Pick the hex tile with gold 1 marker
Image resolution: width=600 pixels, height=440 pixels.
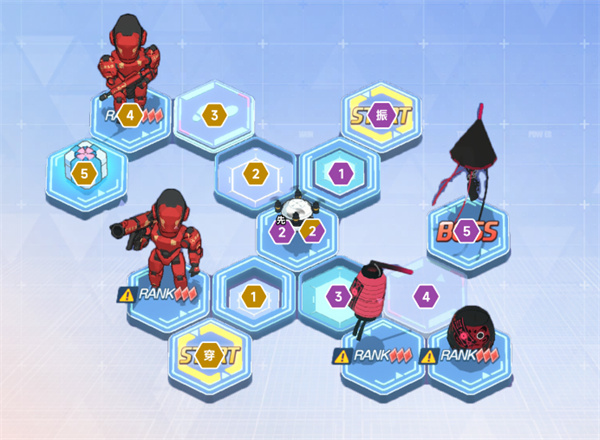pyautogui.click(x=254, y=296)
